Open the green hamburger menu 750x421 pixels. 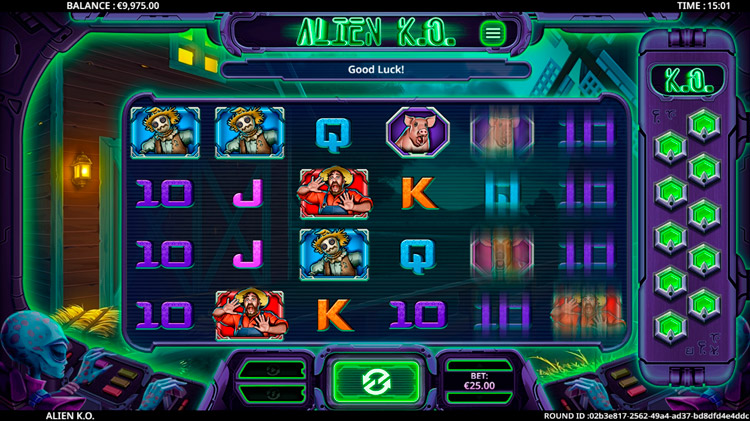pyautogui.click(x=492, y=33)
